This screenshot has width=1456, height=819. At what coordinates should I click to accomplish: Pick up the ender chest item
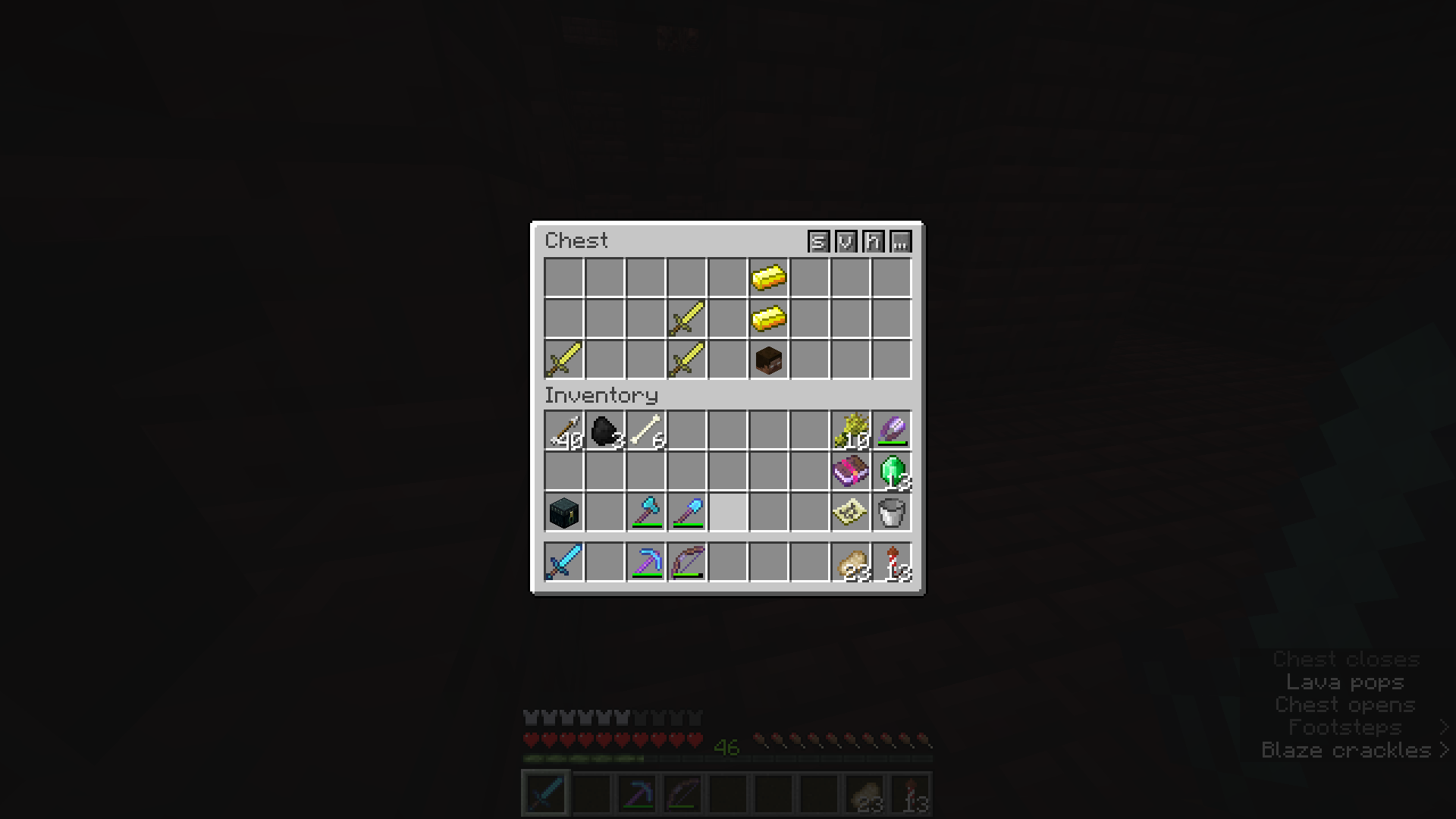coord(563,513)
